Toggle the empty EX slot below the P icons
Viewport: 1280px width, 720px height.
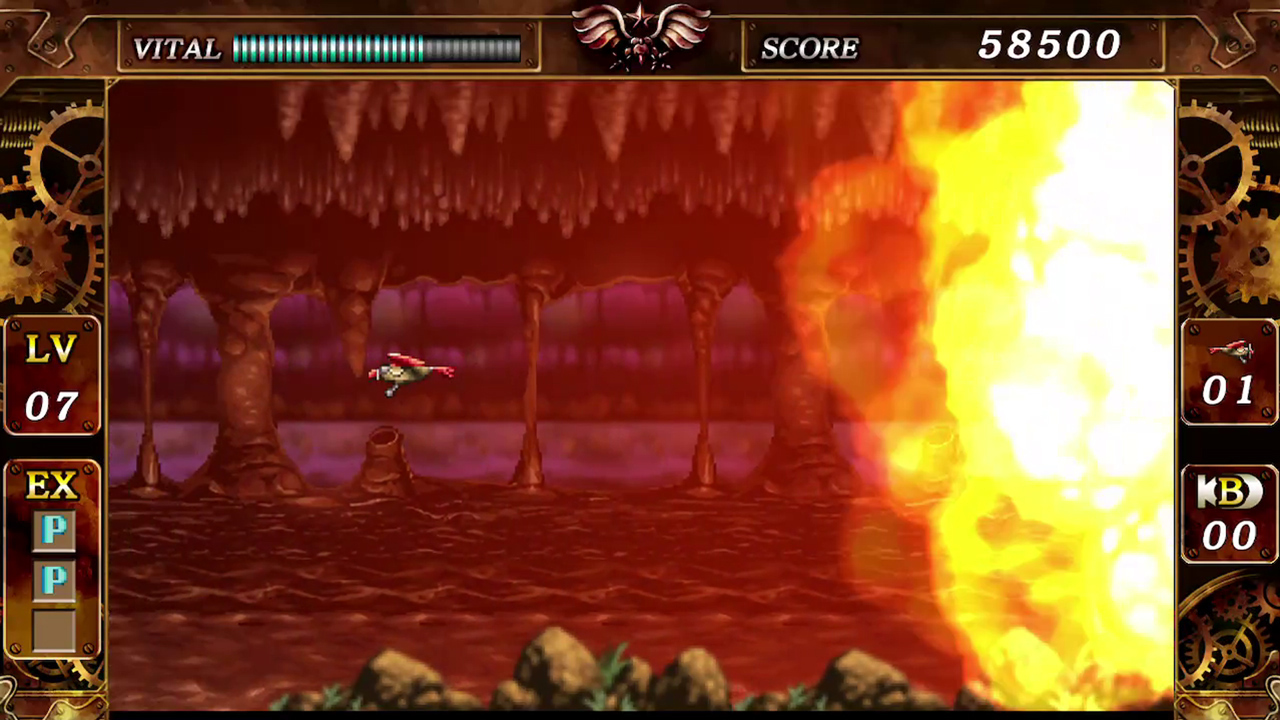click(55, 628)
